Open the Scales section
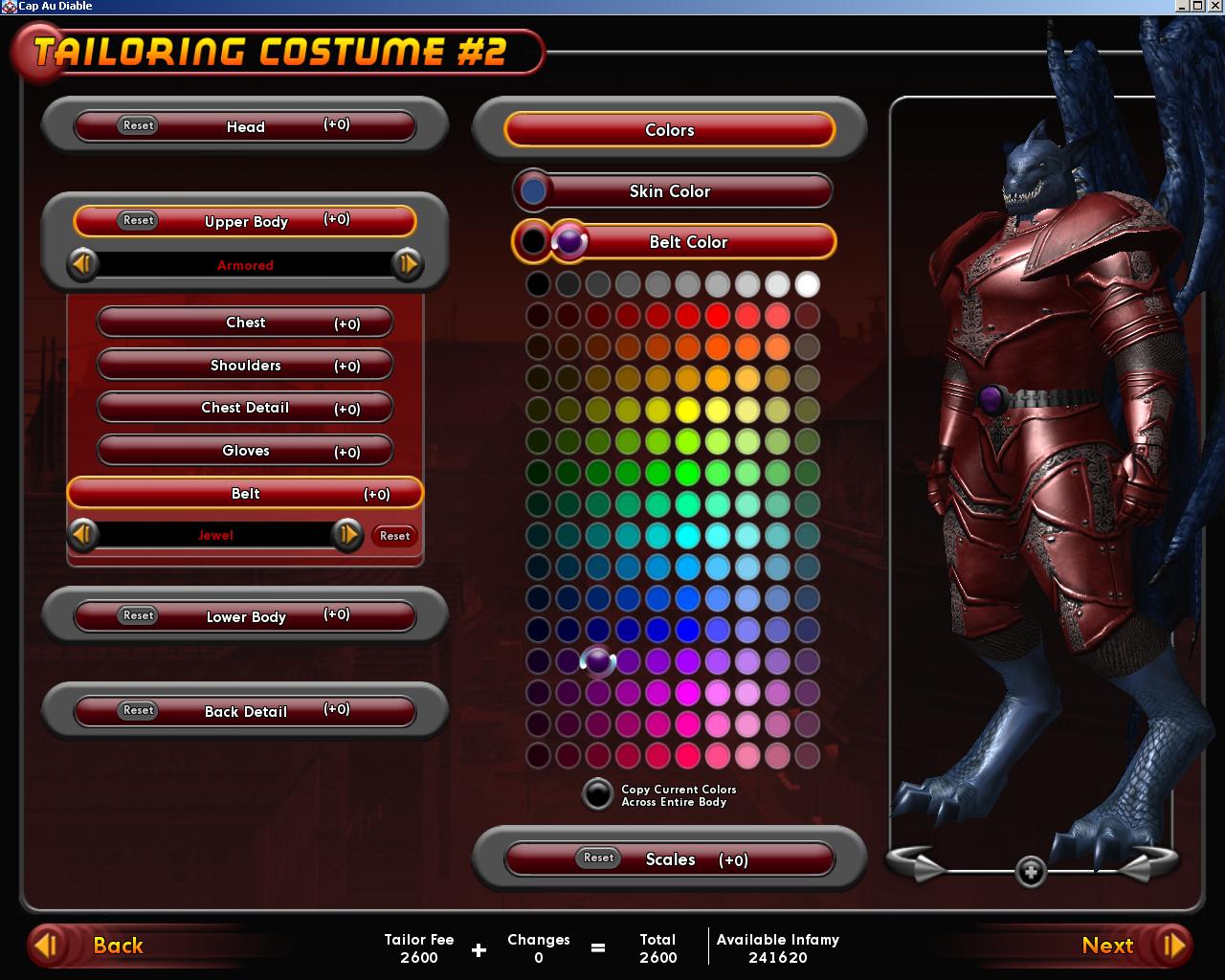Image resolution: width=1225 pixels, height=980 pixels. [670, 859]
